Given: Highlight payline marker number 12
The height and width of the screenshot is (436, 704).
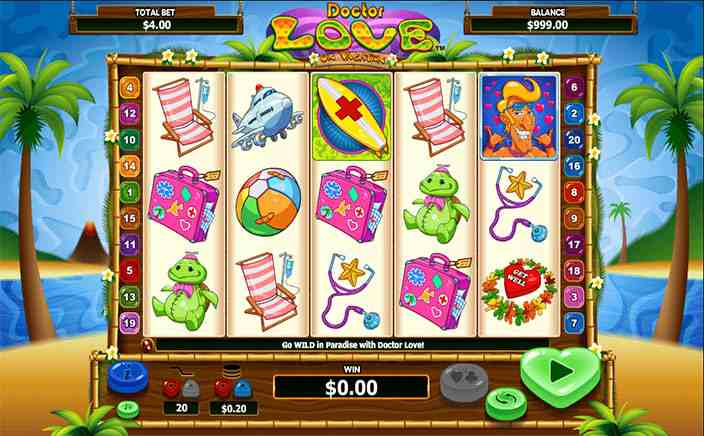Looking at the screenshot, I should (129, 113).
